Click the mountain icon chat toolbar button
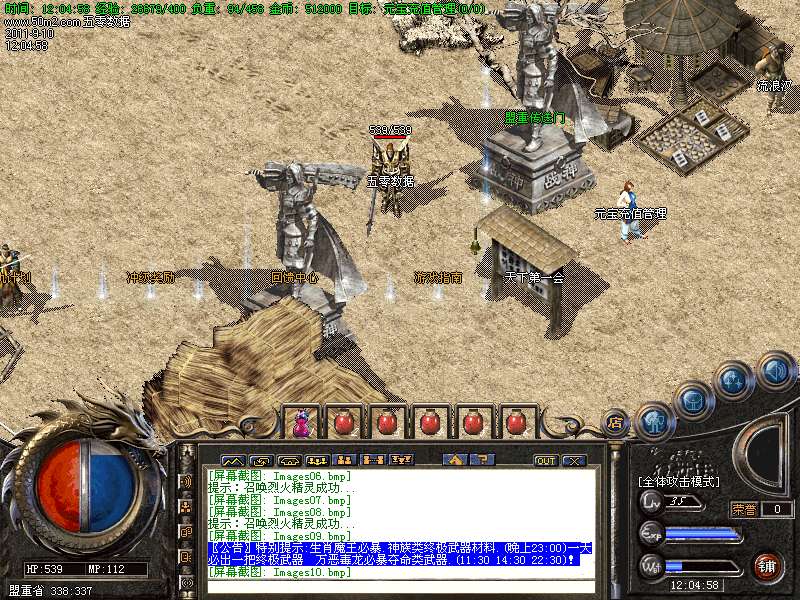The image size is (800, 600). 232,460
